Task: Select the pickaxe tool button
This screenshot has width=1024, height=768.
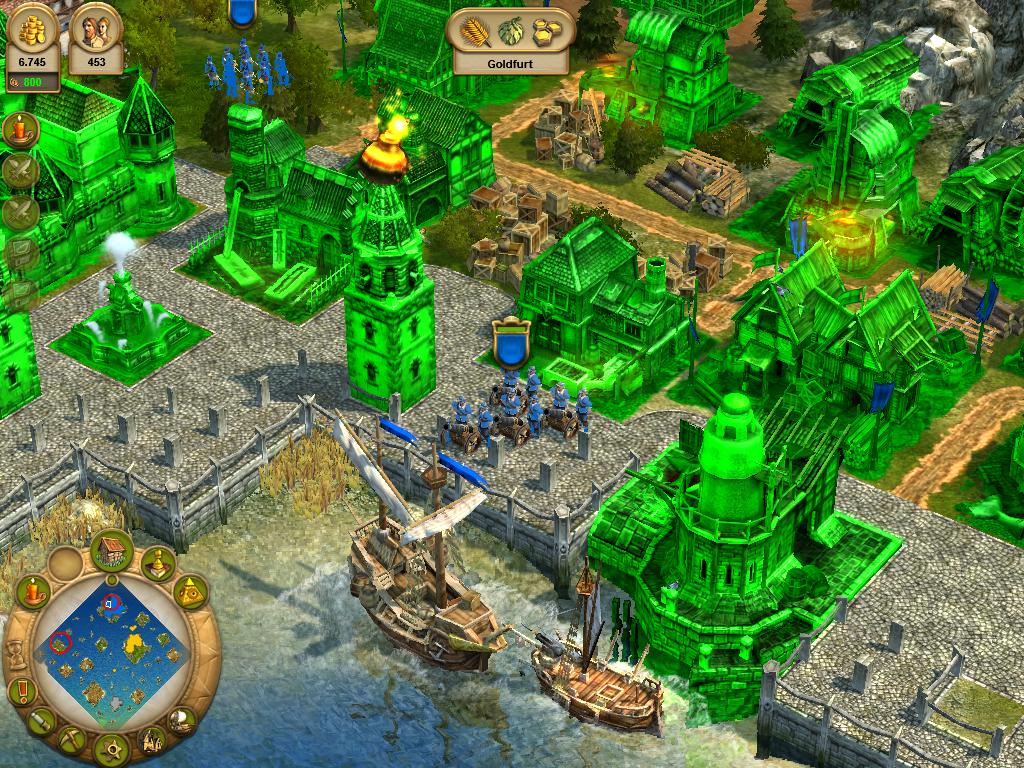Action: (x=72, y=740)
